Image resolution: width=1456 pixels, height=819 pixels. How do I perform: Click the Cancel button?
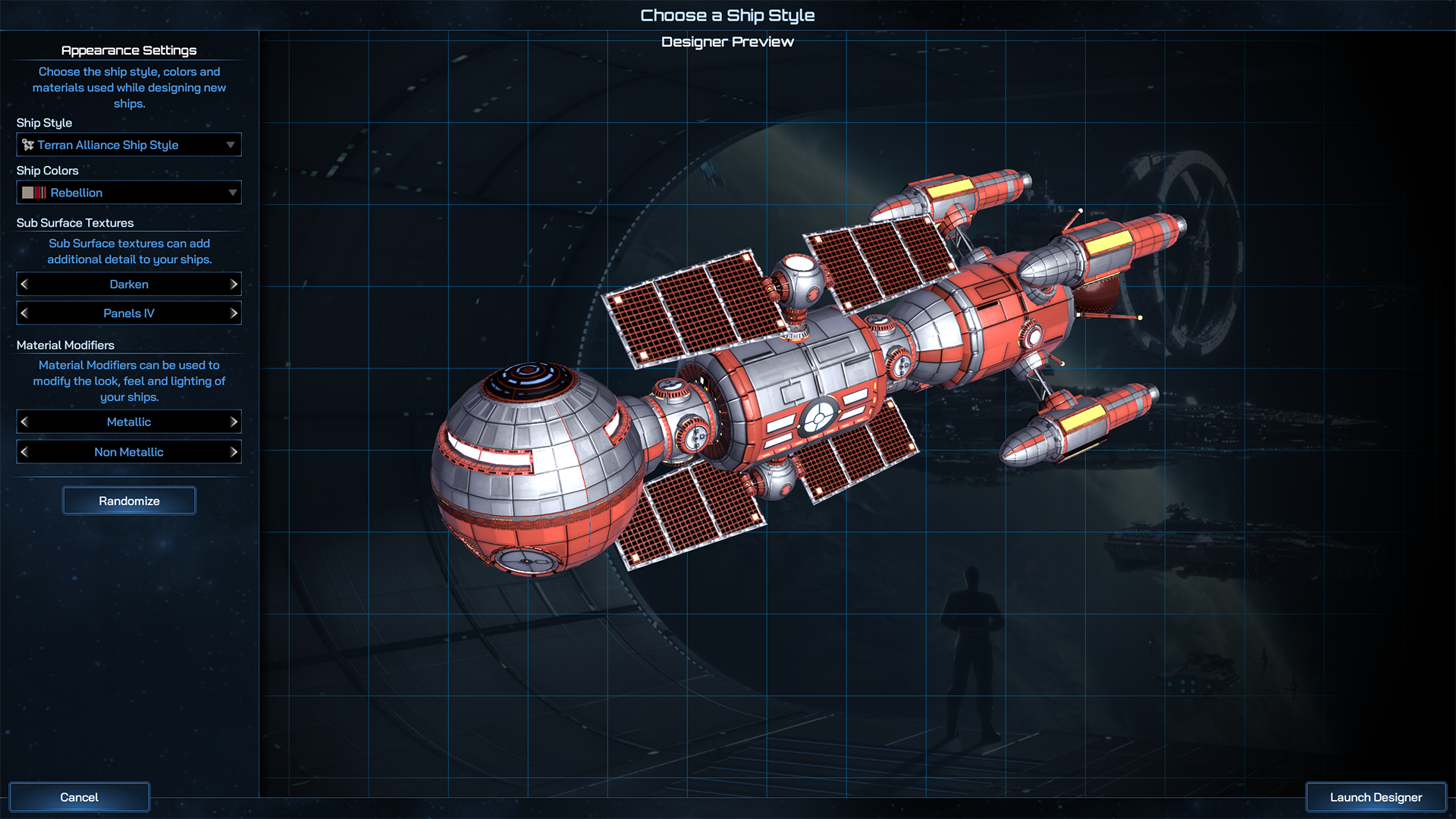tap(79, 797)
